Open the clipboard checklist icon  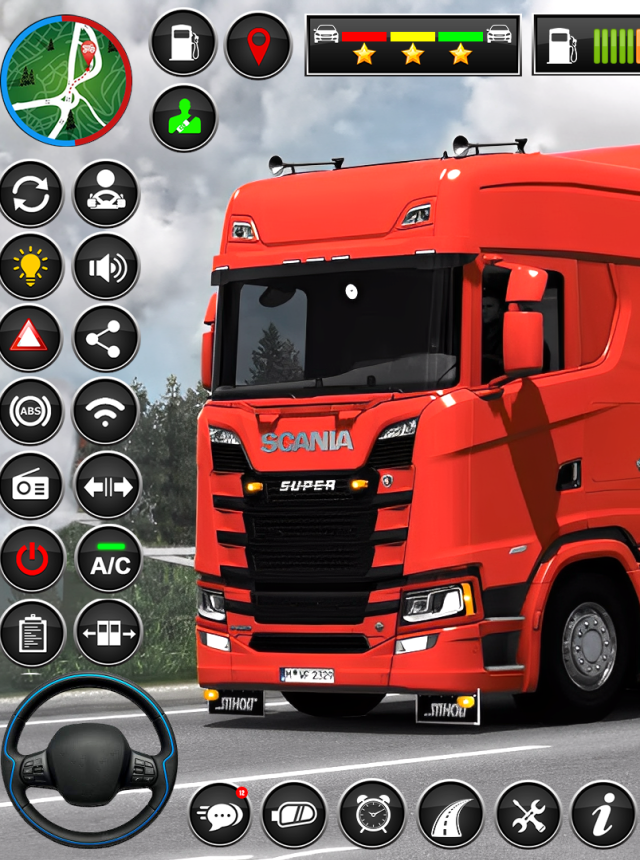click(x=31, y=632)
